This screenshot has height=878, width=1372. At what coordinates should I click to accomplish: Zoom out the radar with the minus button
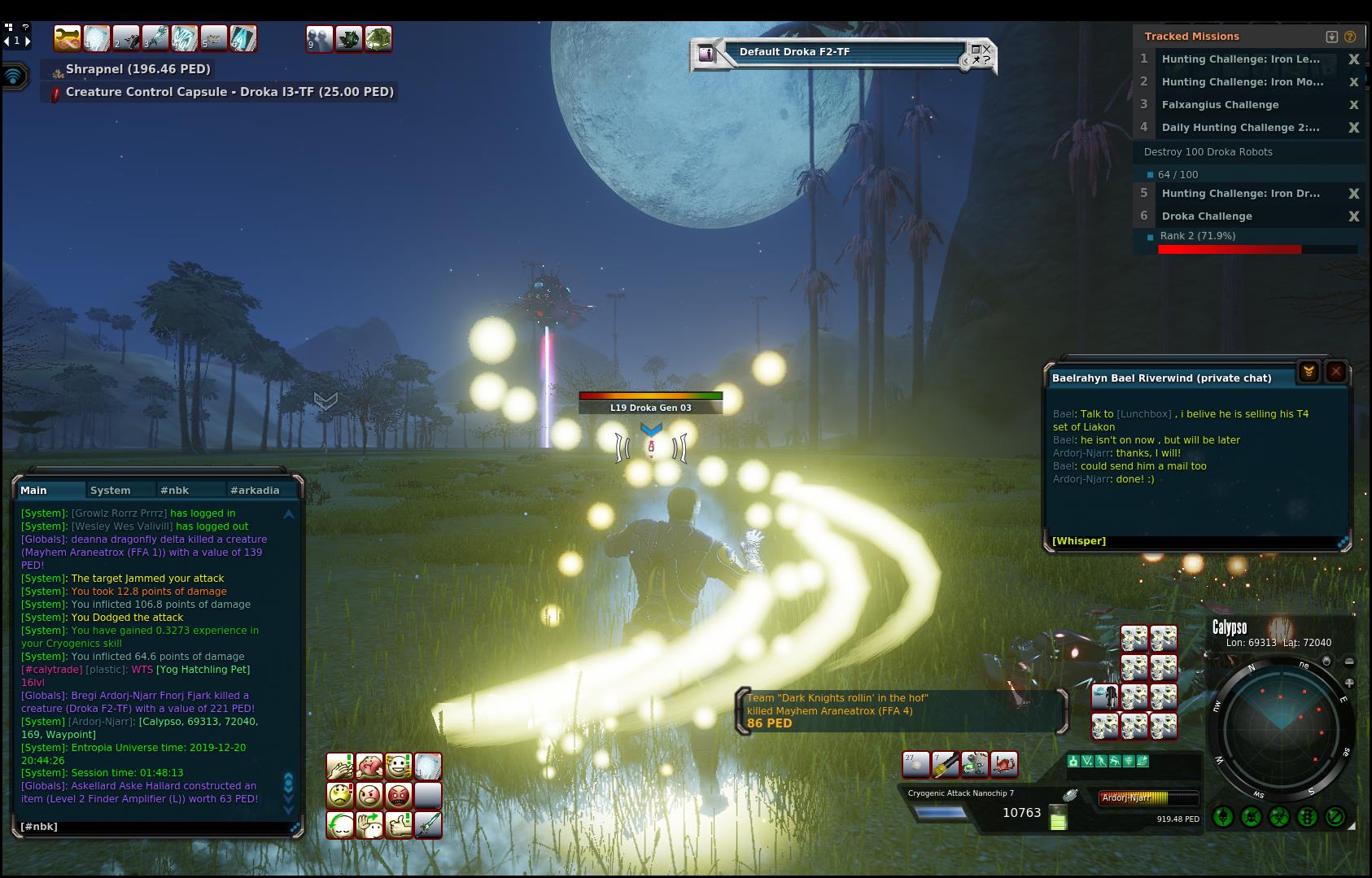click(x=1349, y=662)
